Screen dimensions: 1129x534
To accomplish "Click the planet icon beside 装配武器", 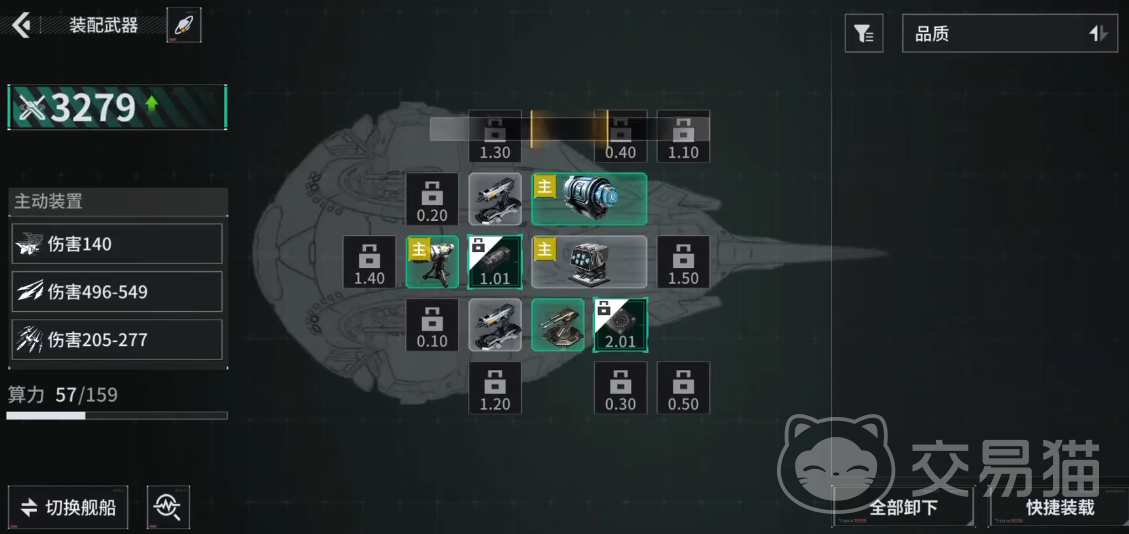I will click(184, 25).
